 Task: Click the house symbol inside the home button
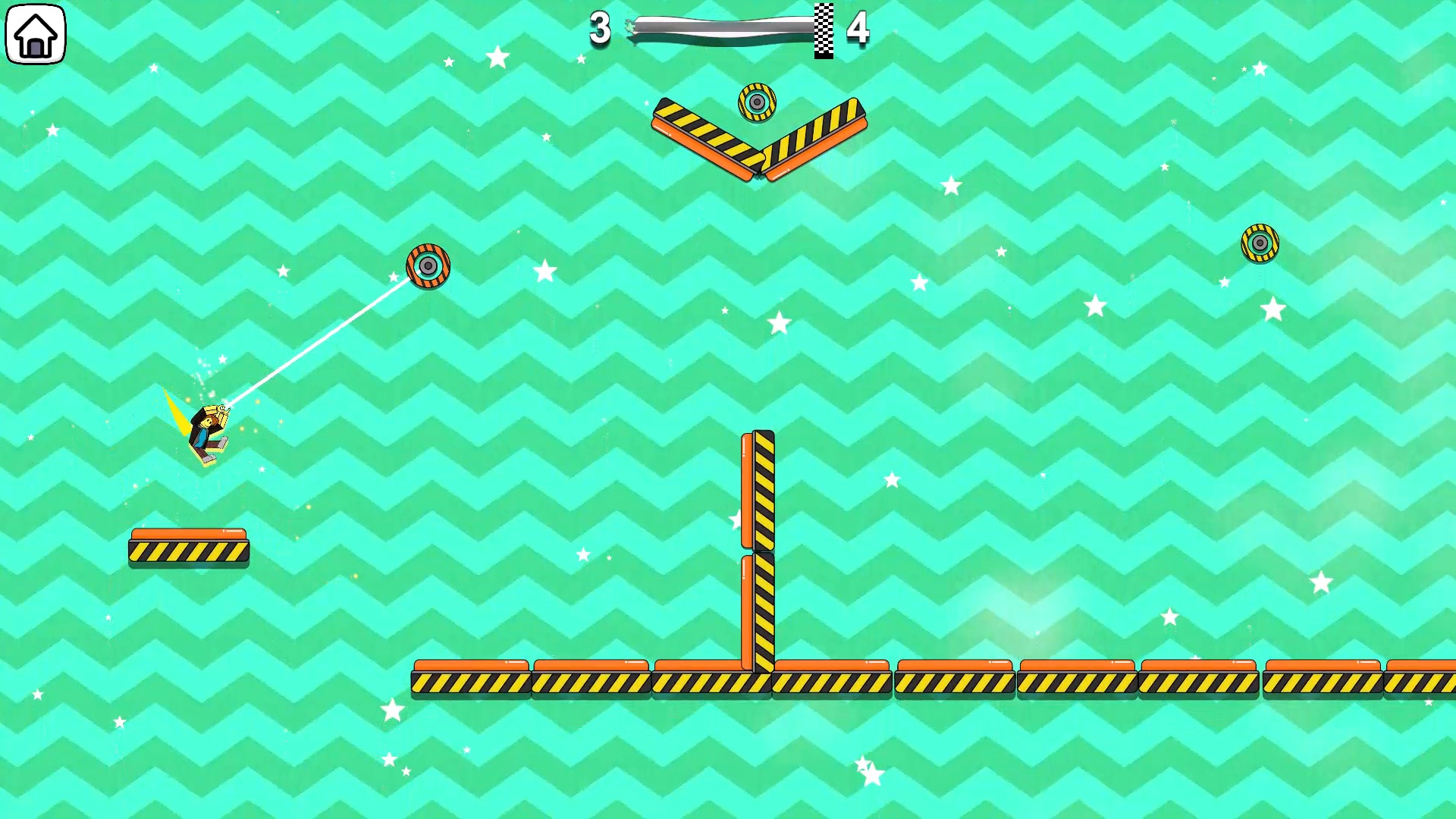(x=35, y=33)
